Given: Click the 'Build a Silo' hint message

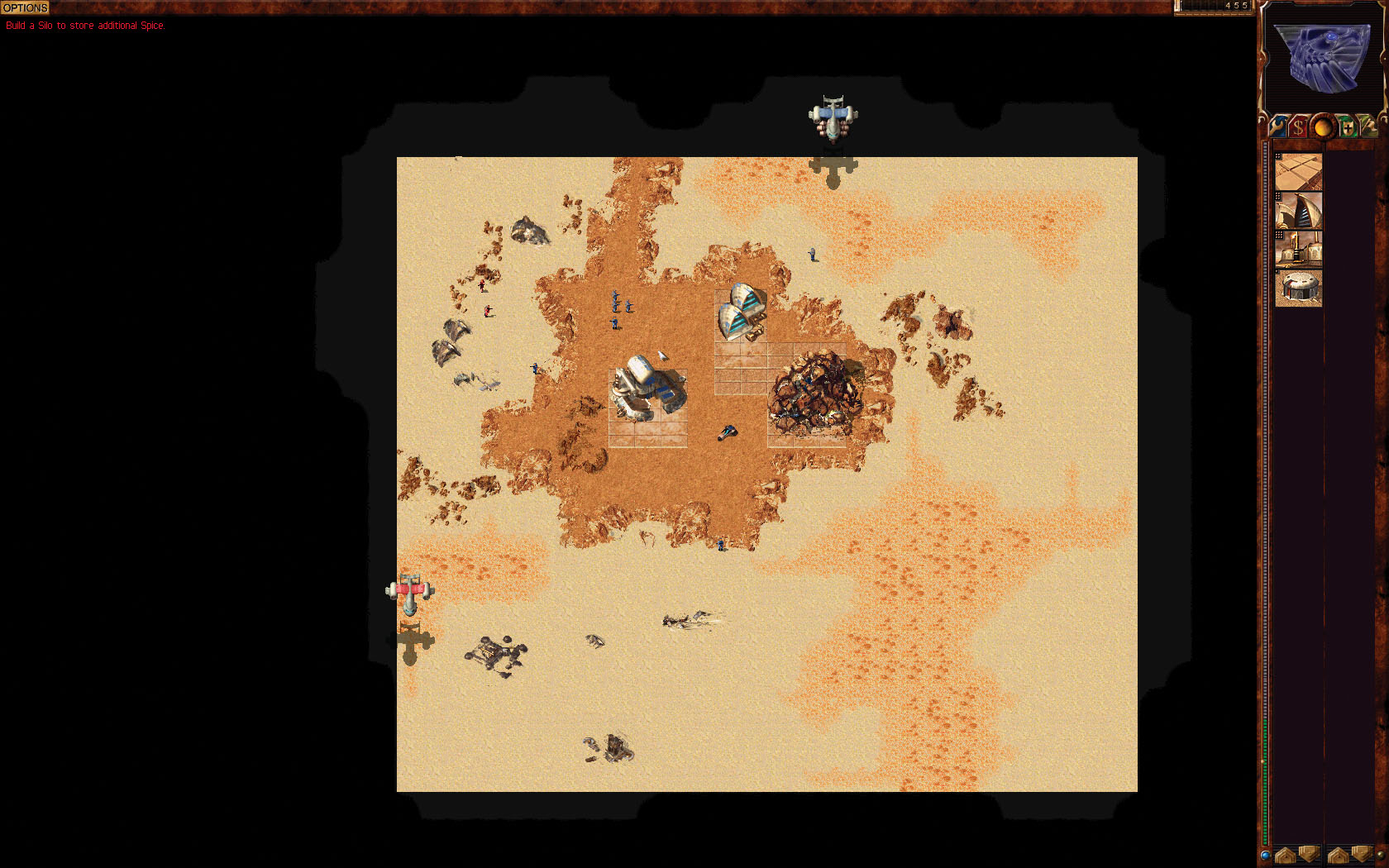Looking at the screenshot, I should [x=85, y=26].
